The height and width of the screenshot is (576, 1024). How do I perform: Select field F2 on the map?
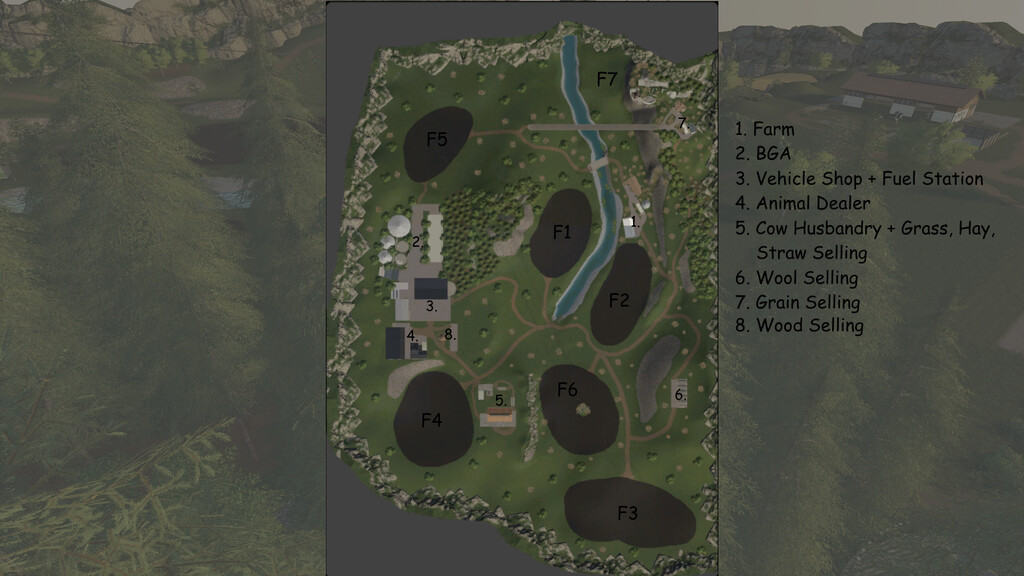coord(619,300)
